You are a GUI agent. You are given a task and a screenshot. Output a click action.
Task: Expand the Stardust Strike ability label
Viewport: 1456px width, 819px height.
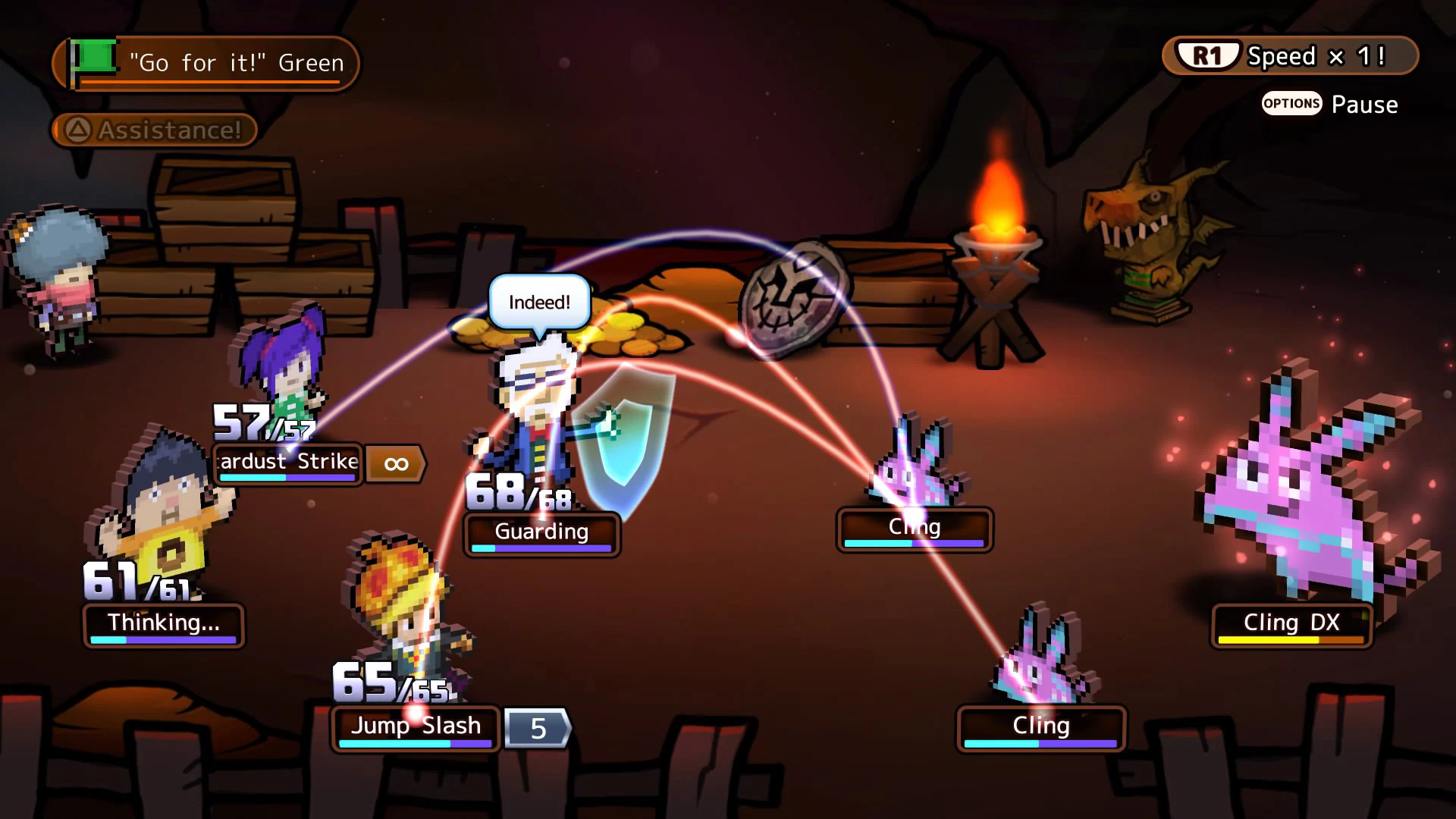point(288,463)
